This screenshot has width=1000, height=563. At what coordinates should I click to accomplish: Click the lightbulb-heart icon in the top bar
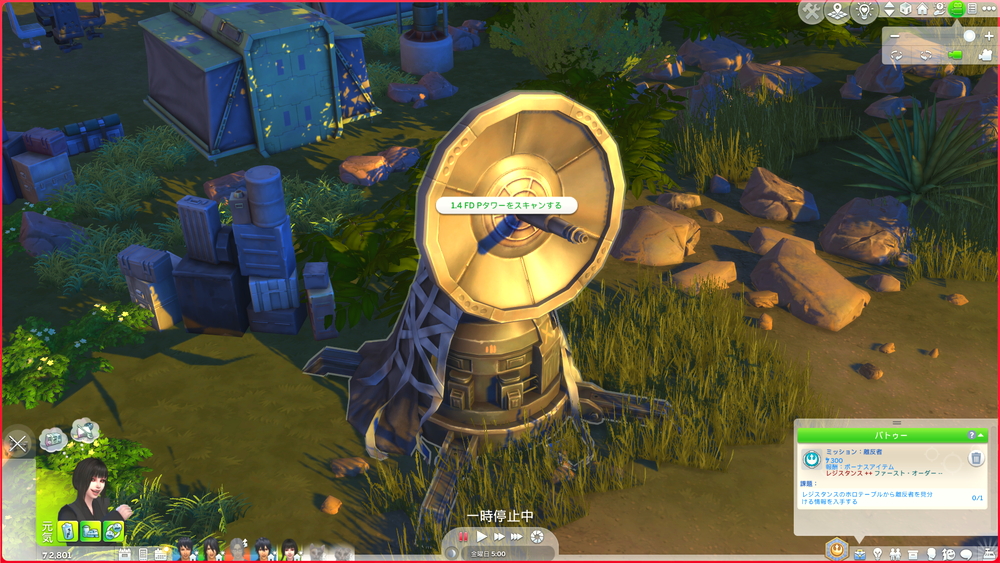pyautogui.click(x=864, y=11)
